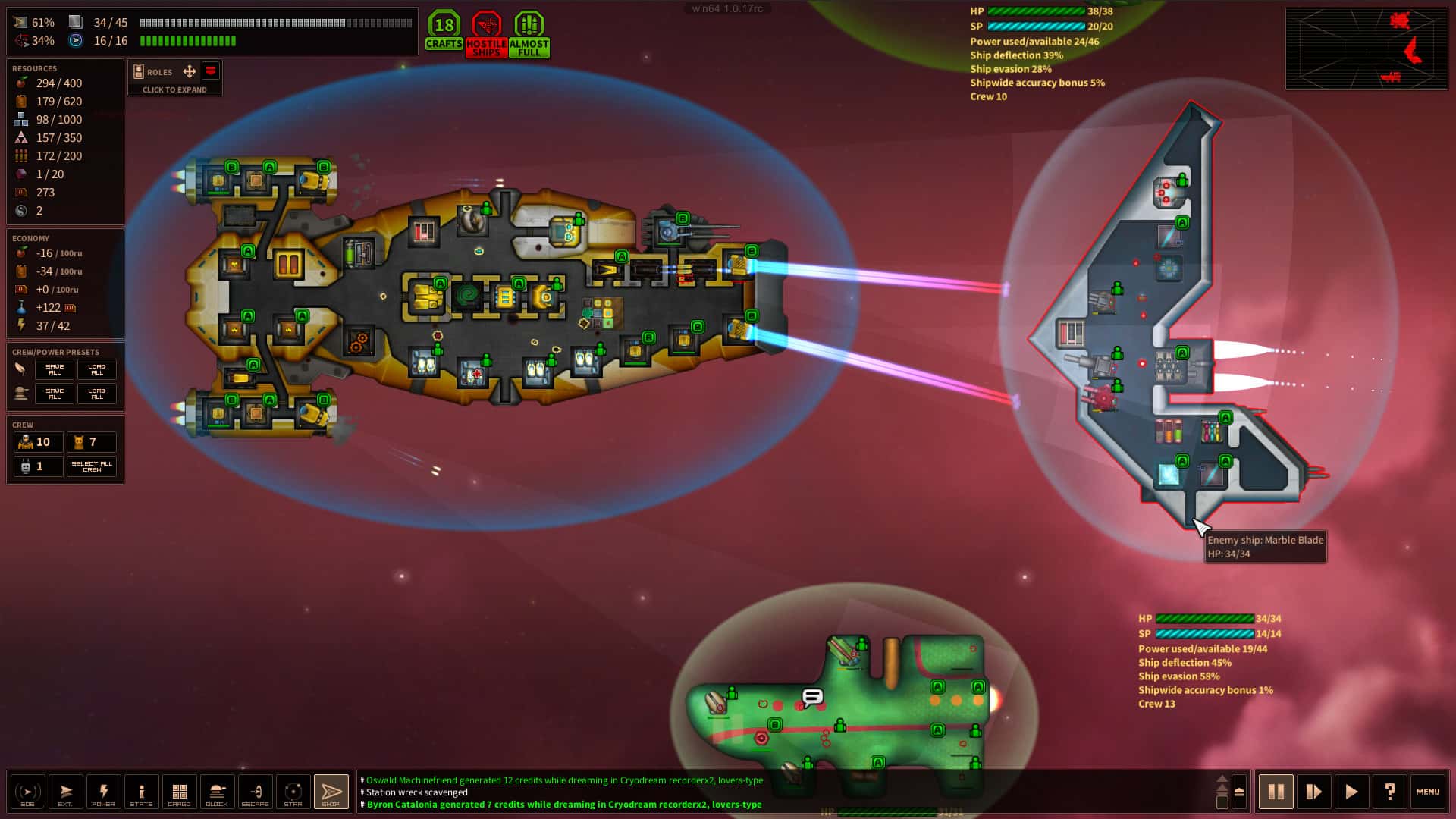
Task: Click the Select All Crew button
Action: [92, 466]
